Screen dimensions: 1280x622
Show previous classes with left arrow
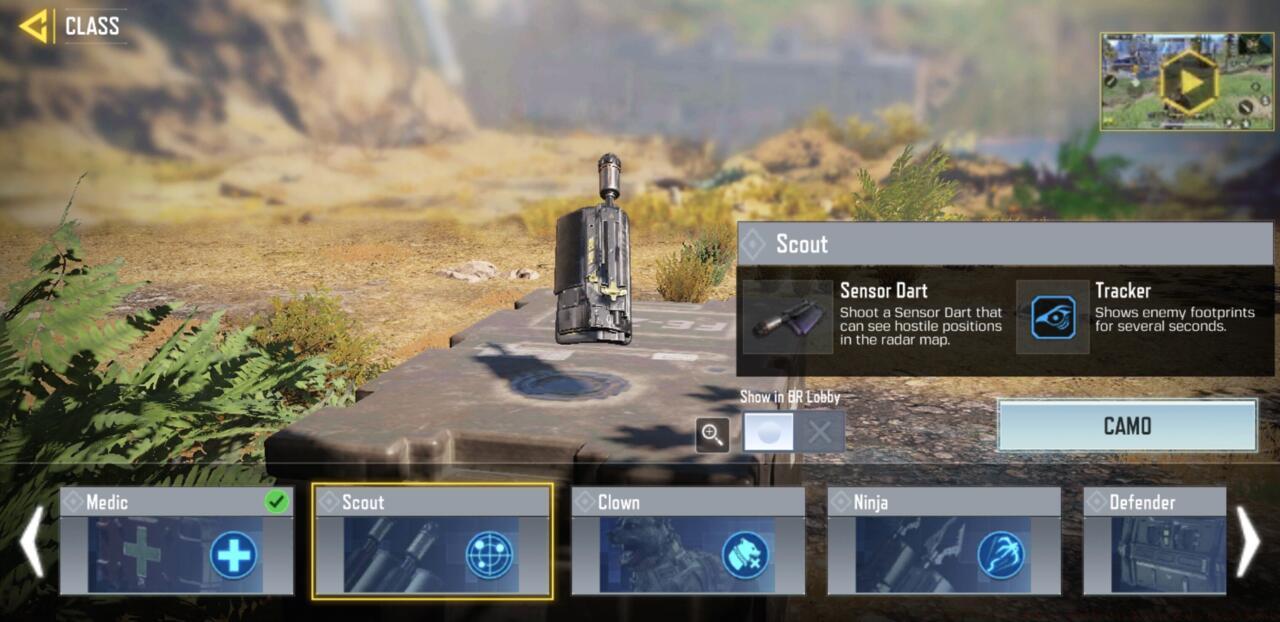click(x=32, y=541)
